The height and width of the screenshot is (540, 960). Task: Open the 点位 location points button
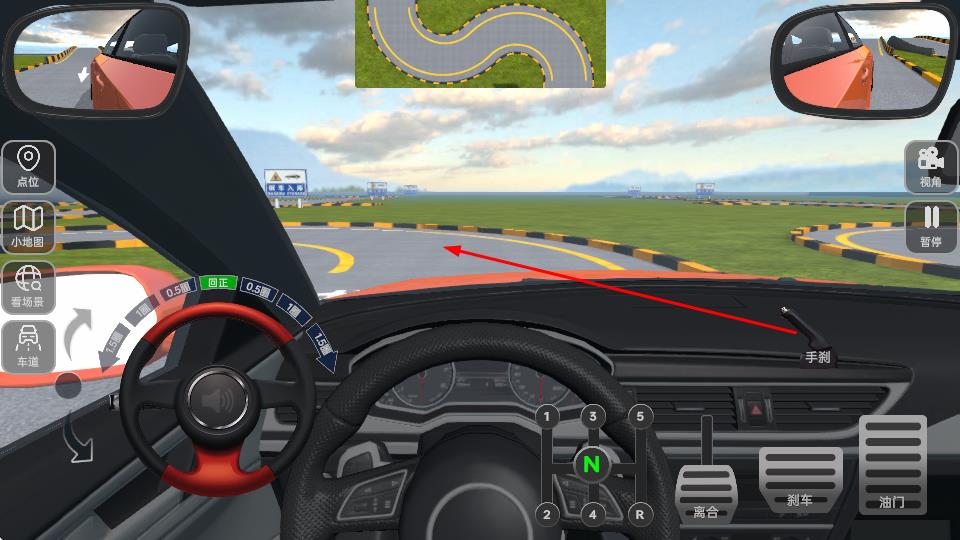(x=28, y=166)
